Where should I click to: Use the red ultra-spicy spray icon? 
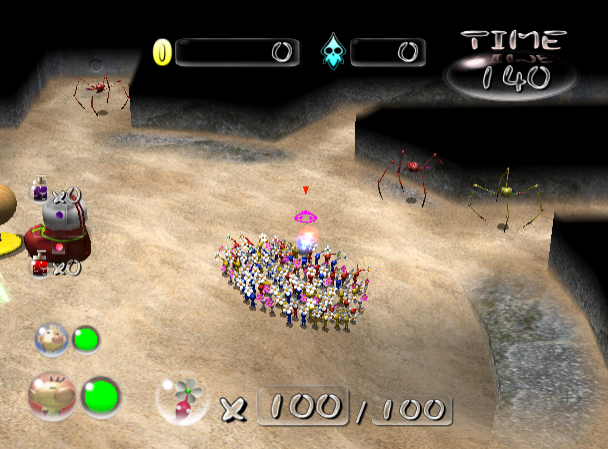pos(40,265)
